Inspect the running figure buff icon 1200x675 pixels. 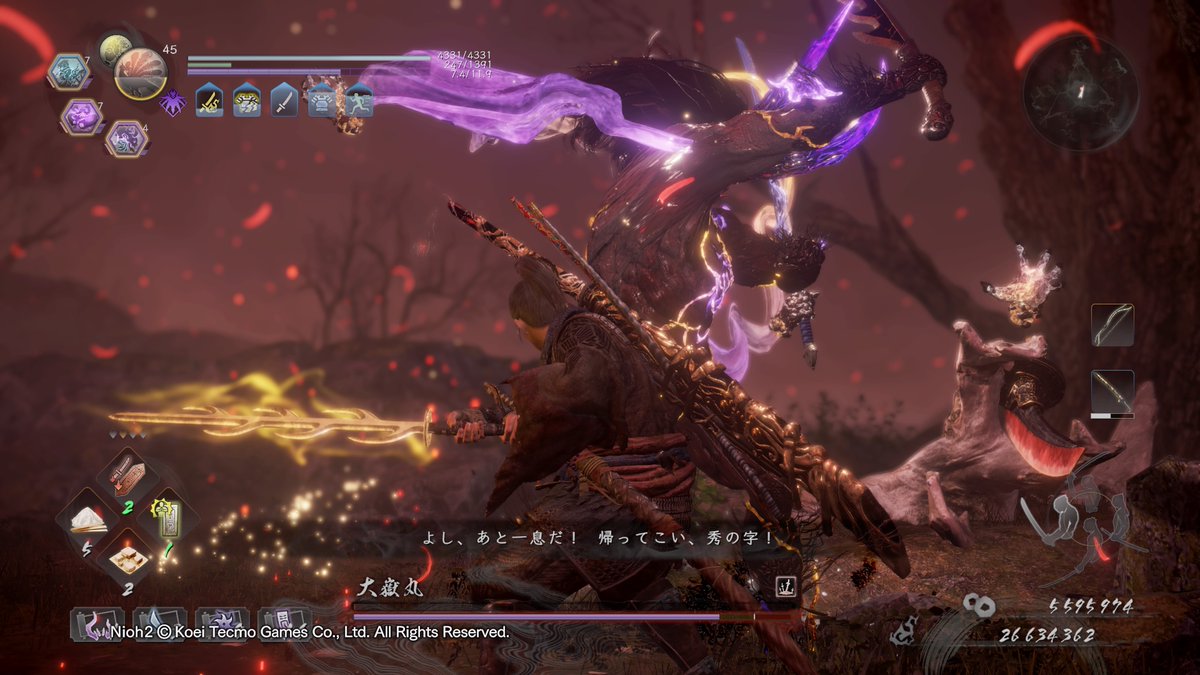pyautogui.click(x=358, y=101)
